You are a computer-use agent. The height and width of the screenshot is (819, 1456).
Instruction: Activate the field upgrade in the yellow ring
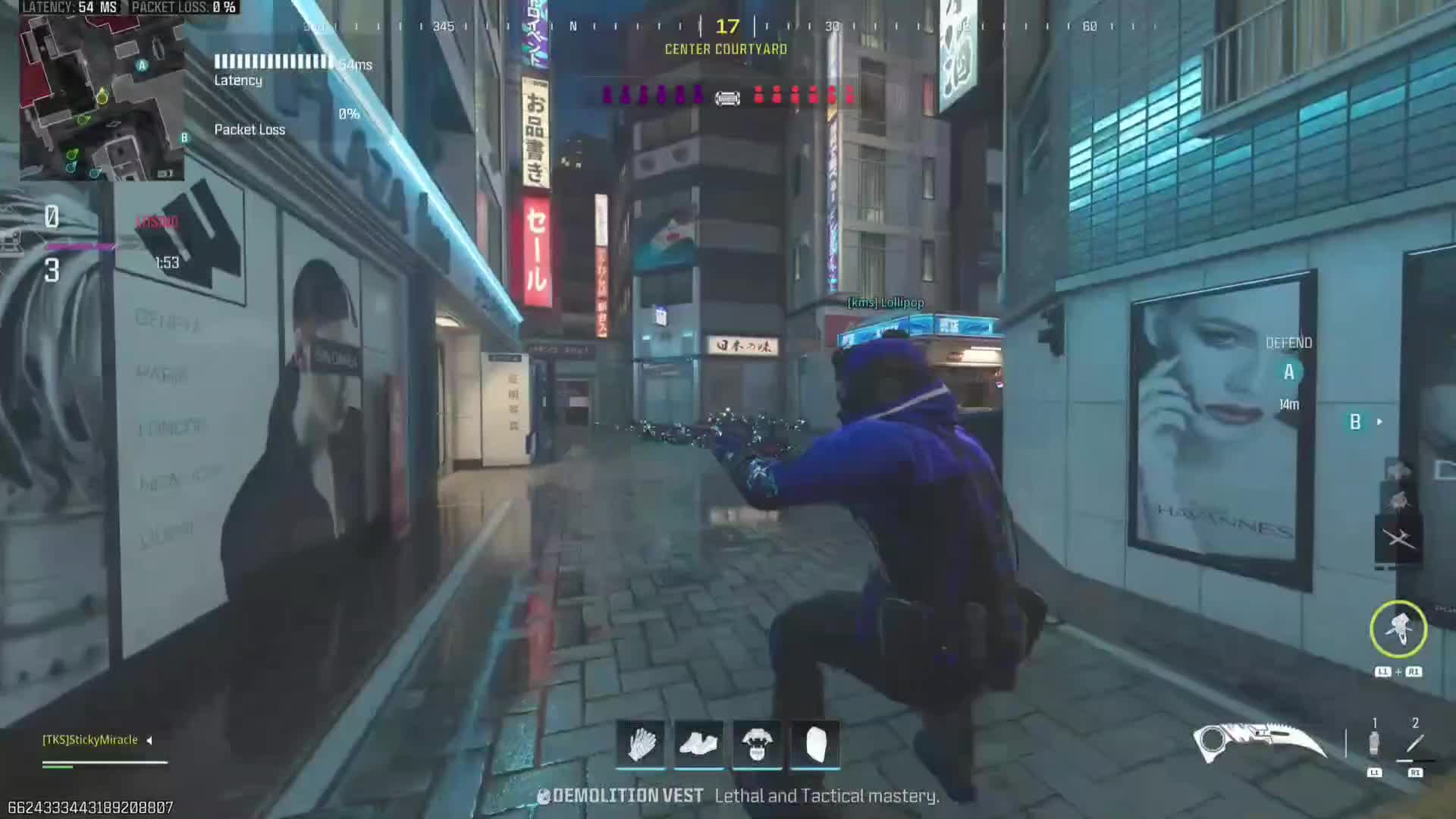tap(1398, 629)
